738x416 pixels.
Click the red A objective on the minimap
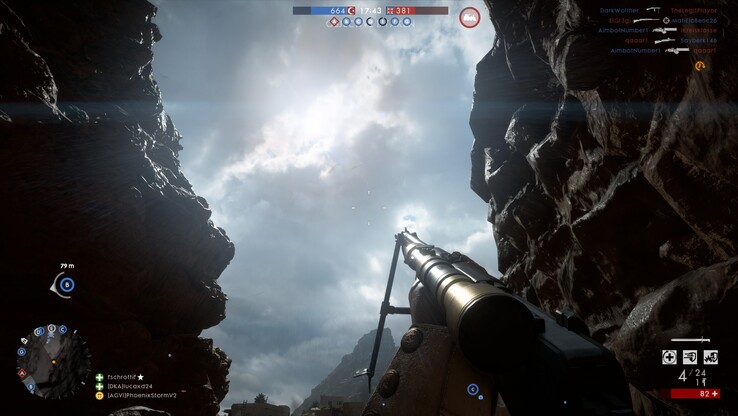(22, 373)
